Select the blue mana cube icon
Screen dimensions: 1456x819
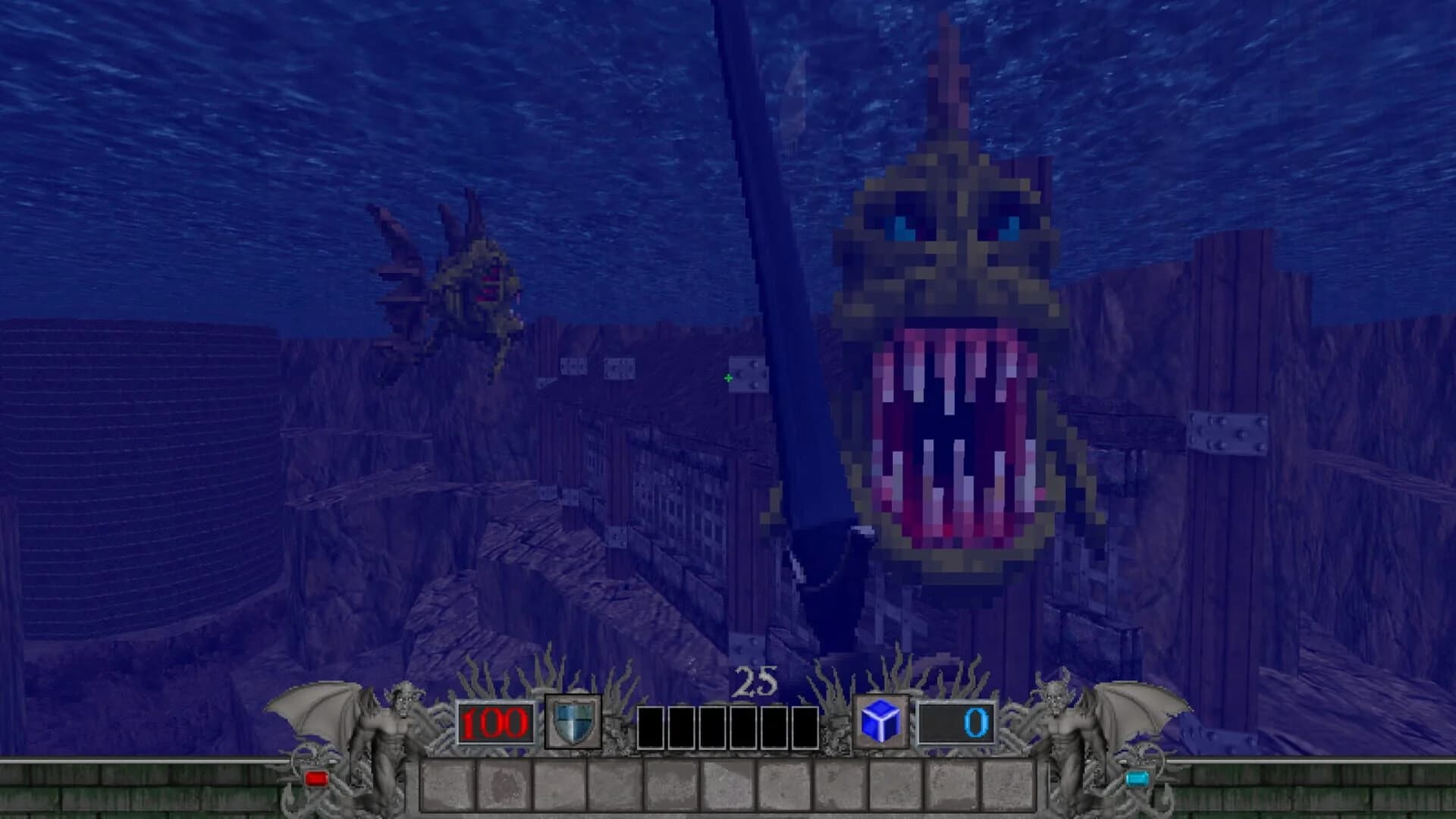(x=881, y=724)
